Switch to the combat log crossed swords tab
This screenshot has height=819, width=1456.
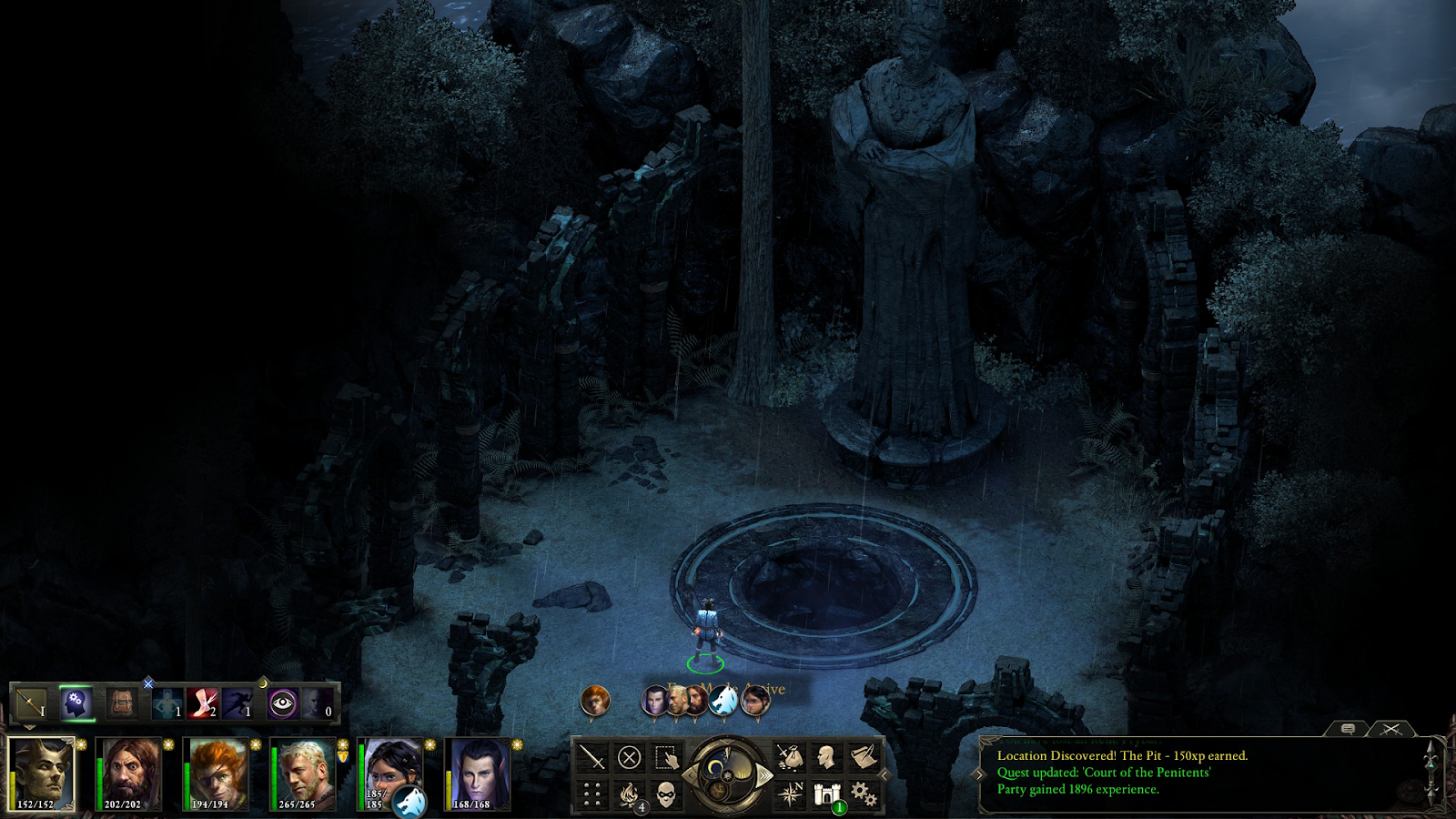click(x=1392, y=730)
